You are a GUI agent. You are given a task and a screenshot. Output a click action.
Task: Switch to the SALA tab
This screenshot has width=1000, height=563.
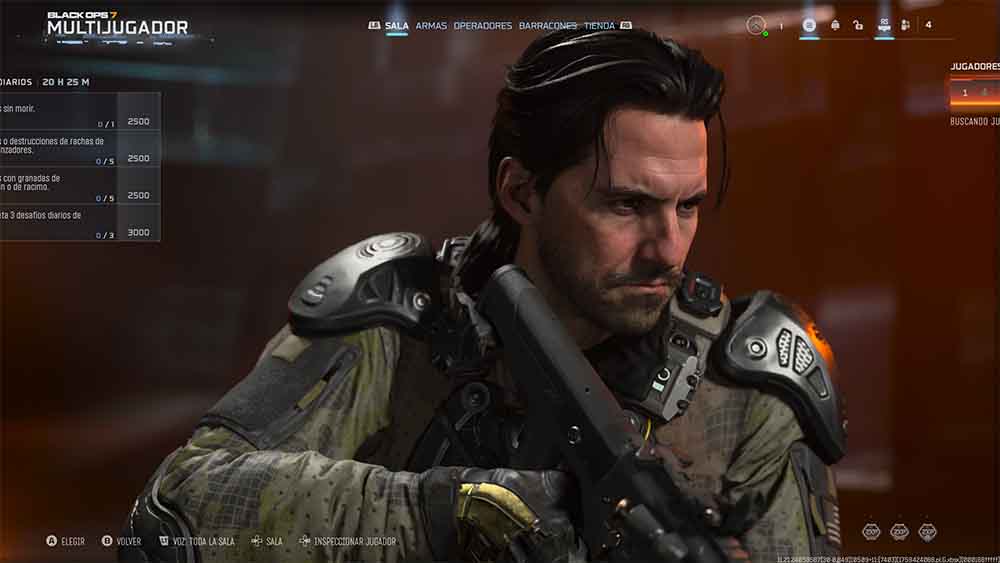[x=397, y=26]
